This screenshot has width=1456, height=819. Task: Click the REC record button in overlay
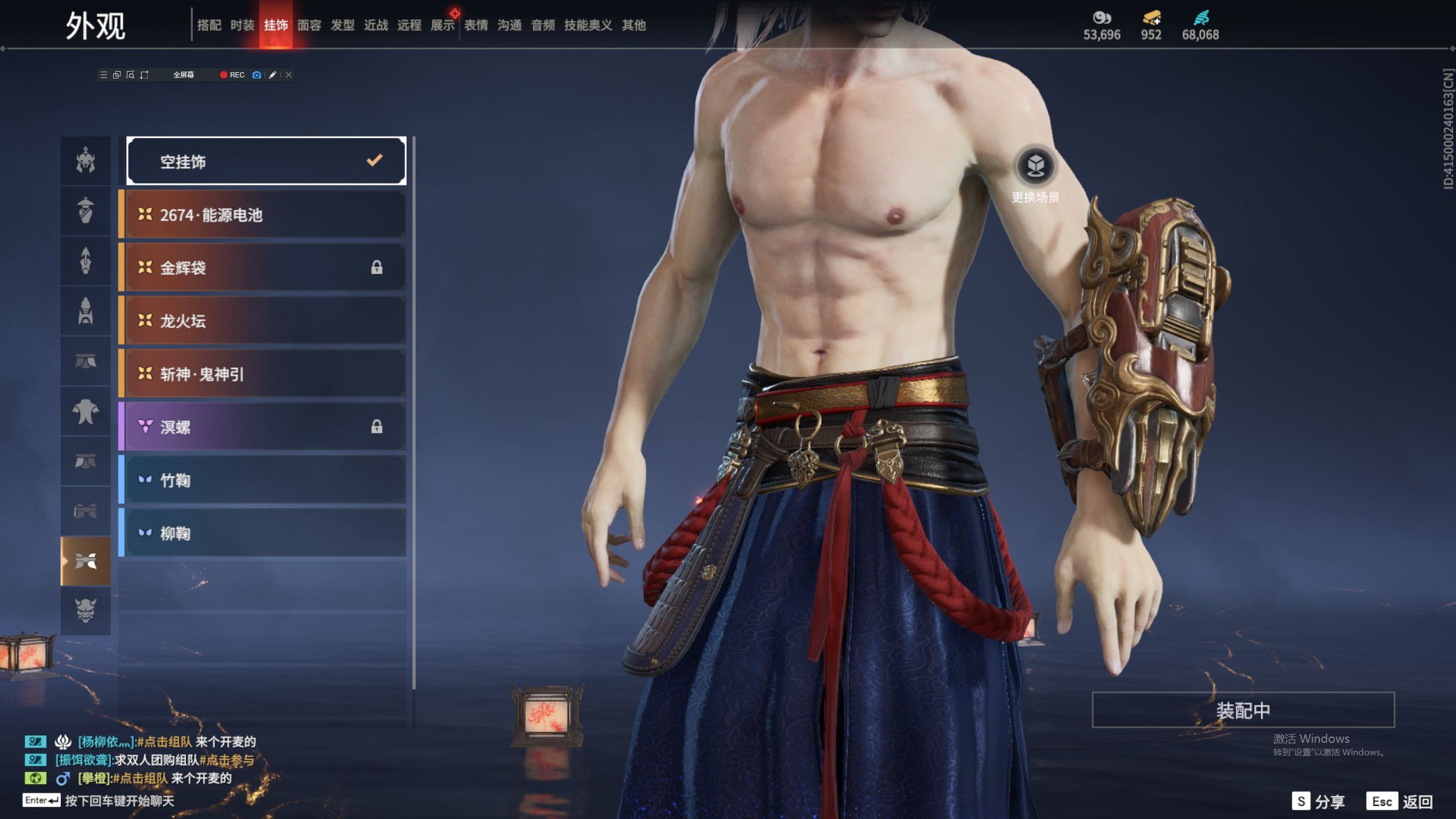pyautogui.click(x=232, y=75)
